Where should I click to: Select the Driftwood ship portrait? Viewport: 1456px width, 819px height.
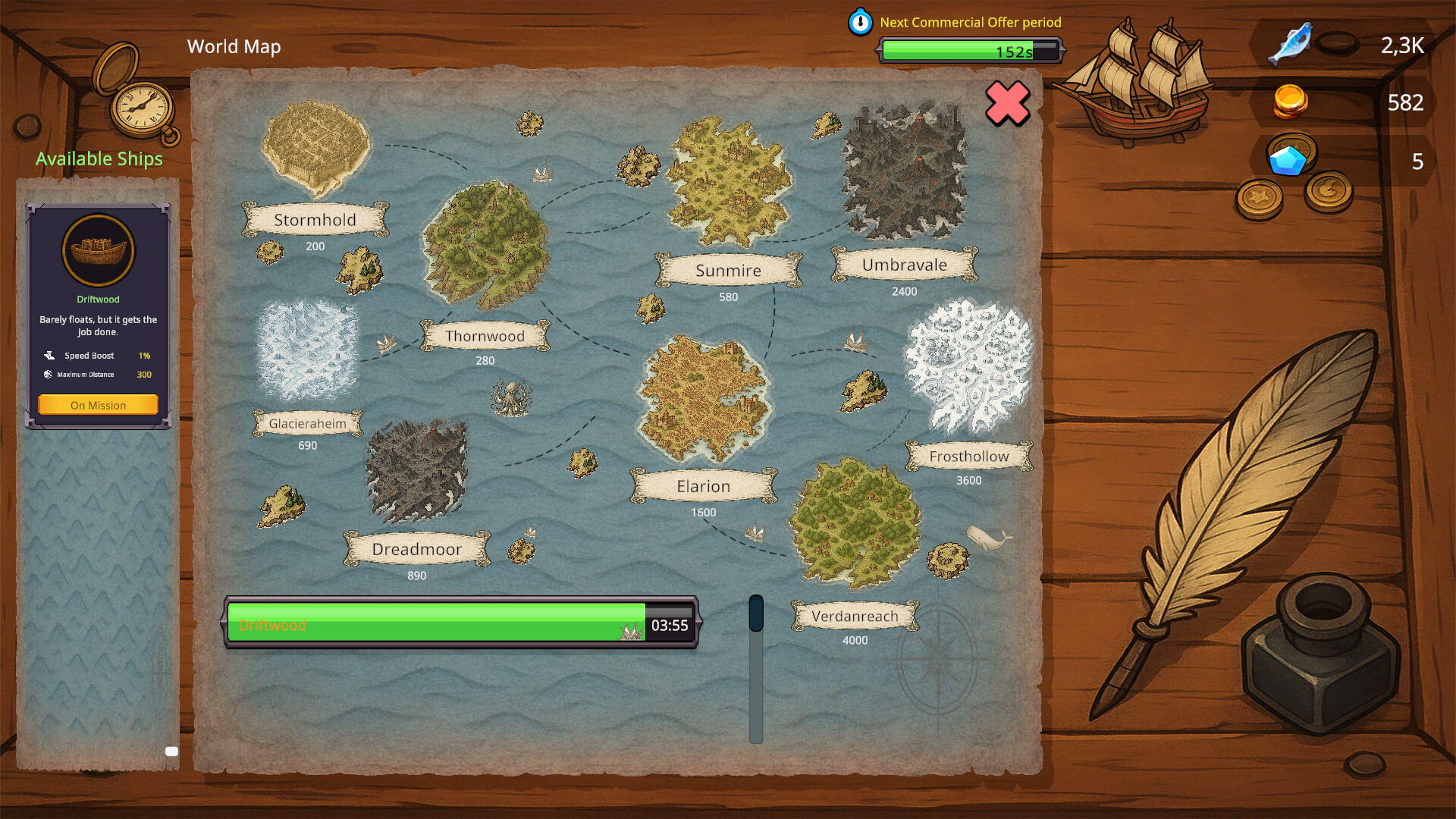click(98, 250)
